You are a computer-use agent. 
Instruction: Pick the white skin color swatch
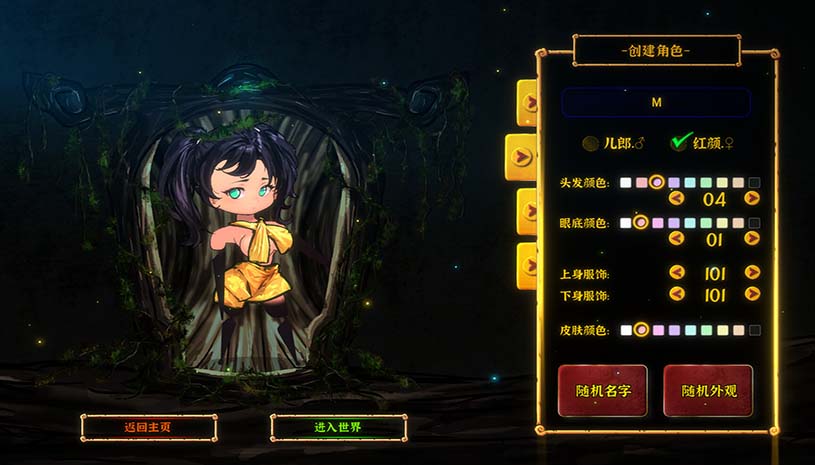[x=625, y=330]
